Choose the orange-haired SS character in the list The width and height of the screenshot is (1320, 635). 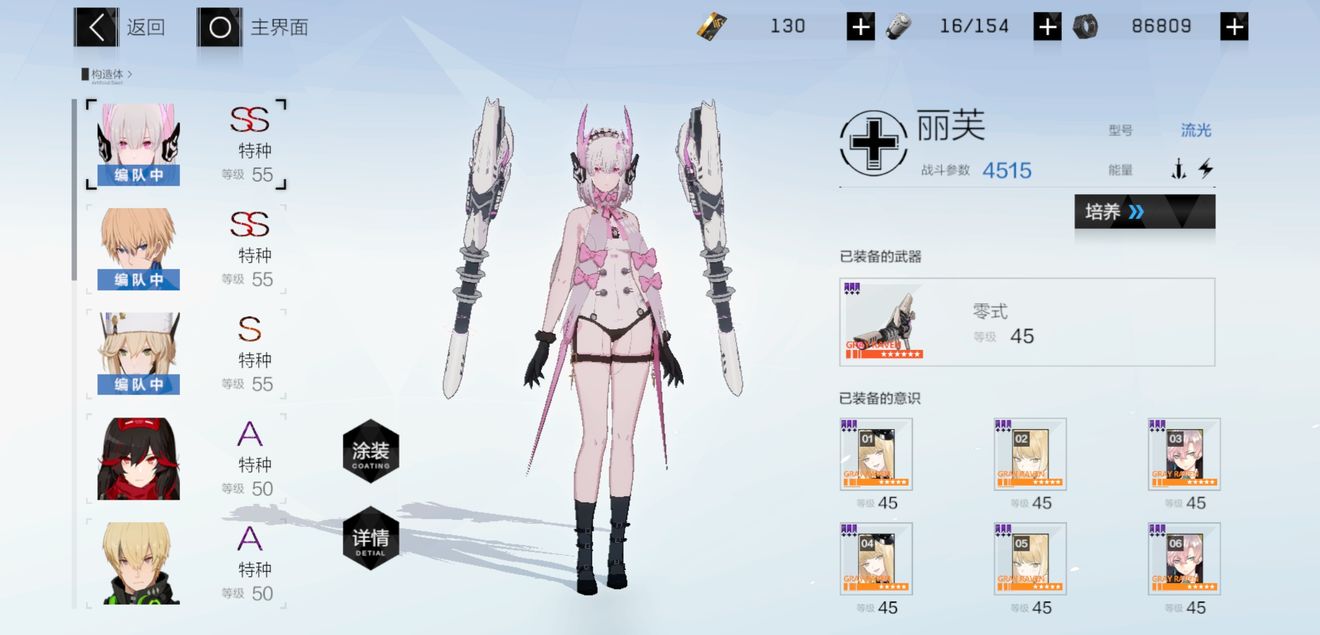click(x=185, y=249)
